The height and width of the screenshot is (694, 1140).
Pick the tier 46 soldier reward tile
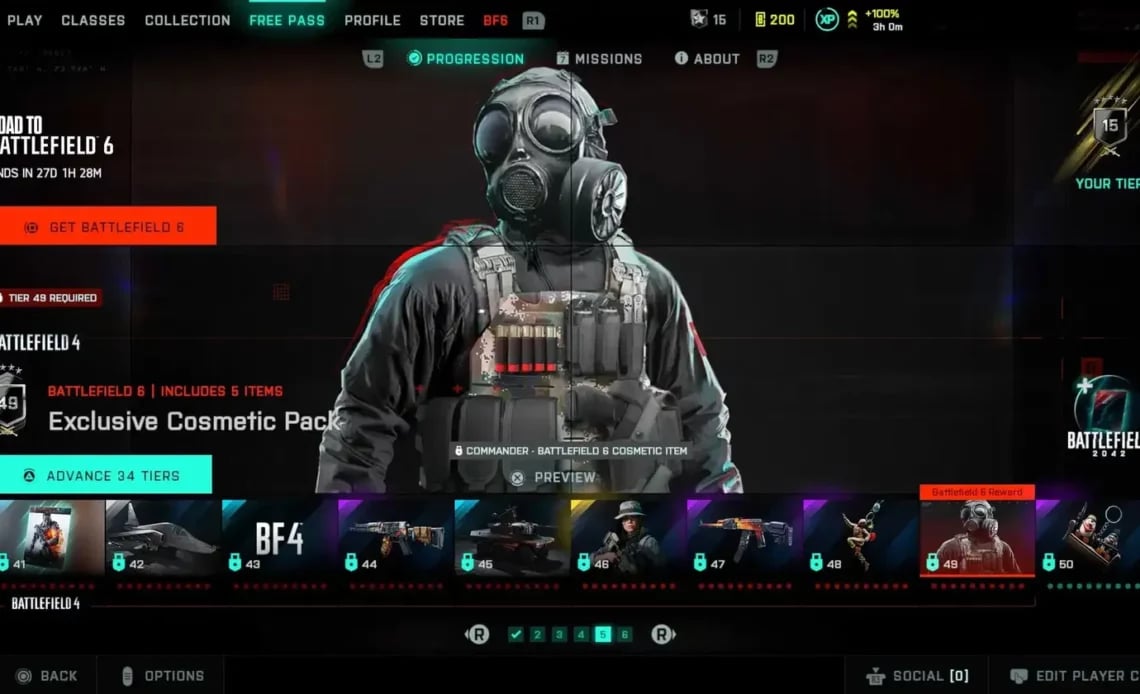coord(627,537)
